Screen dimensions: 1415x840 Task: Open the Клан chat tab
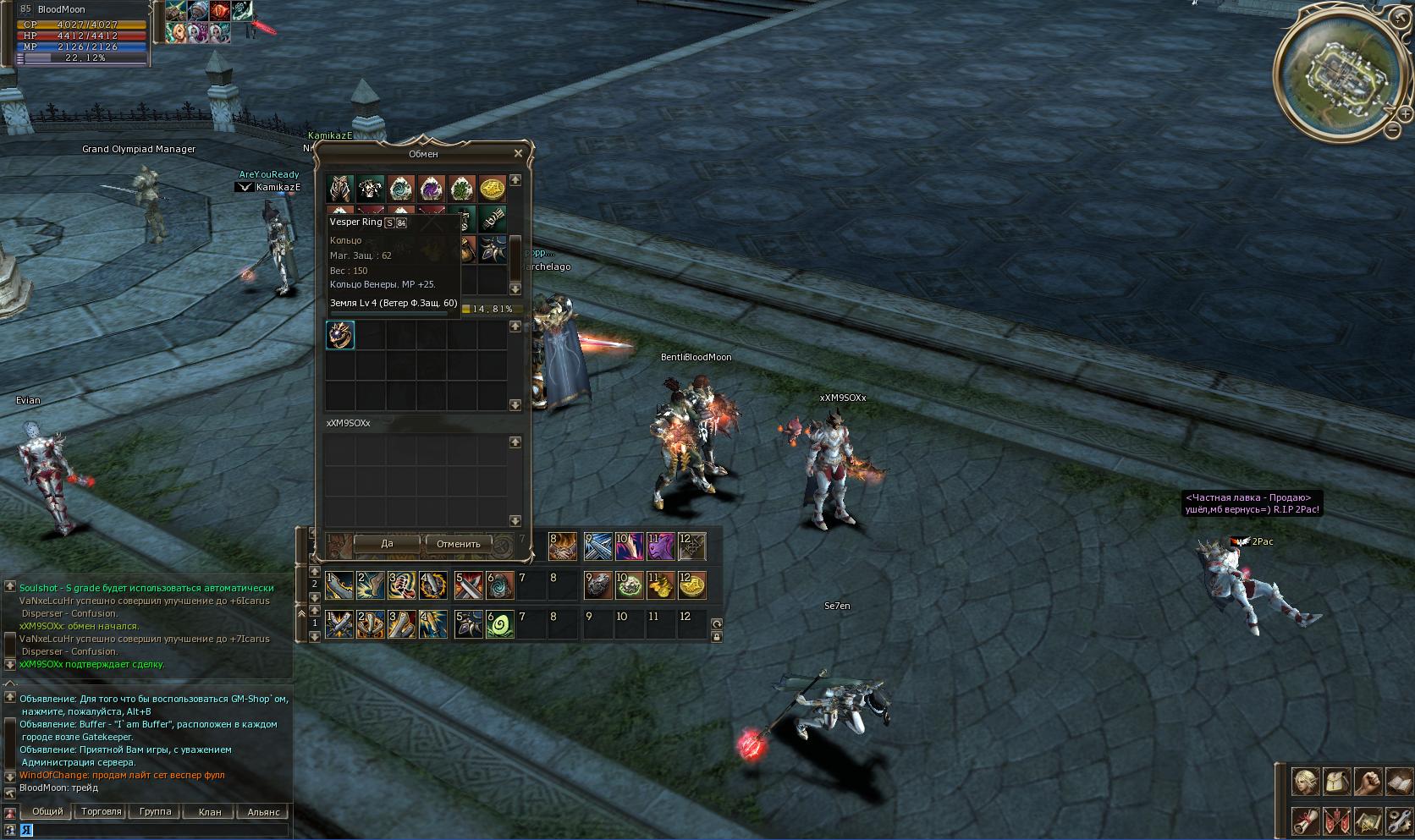pos(210,811)
